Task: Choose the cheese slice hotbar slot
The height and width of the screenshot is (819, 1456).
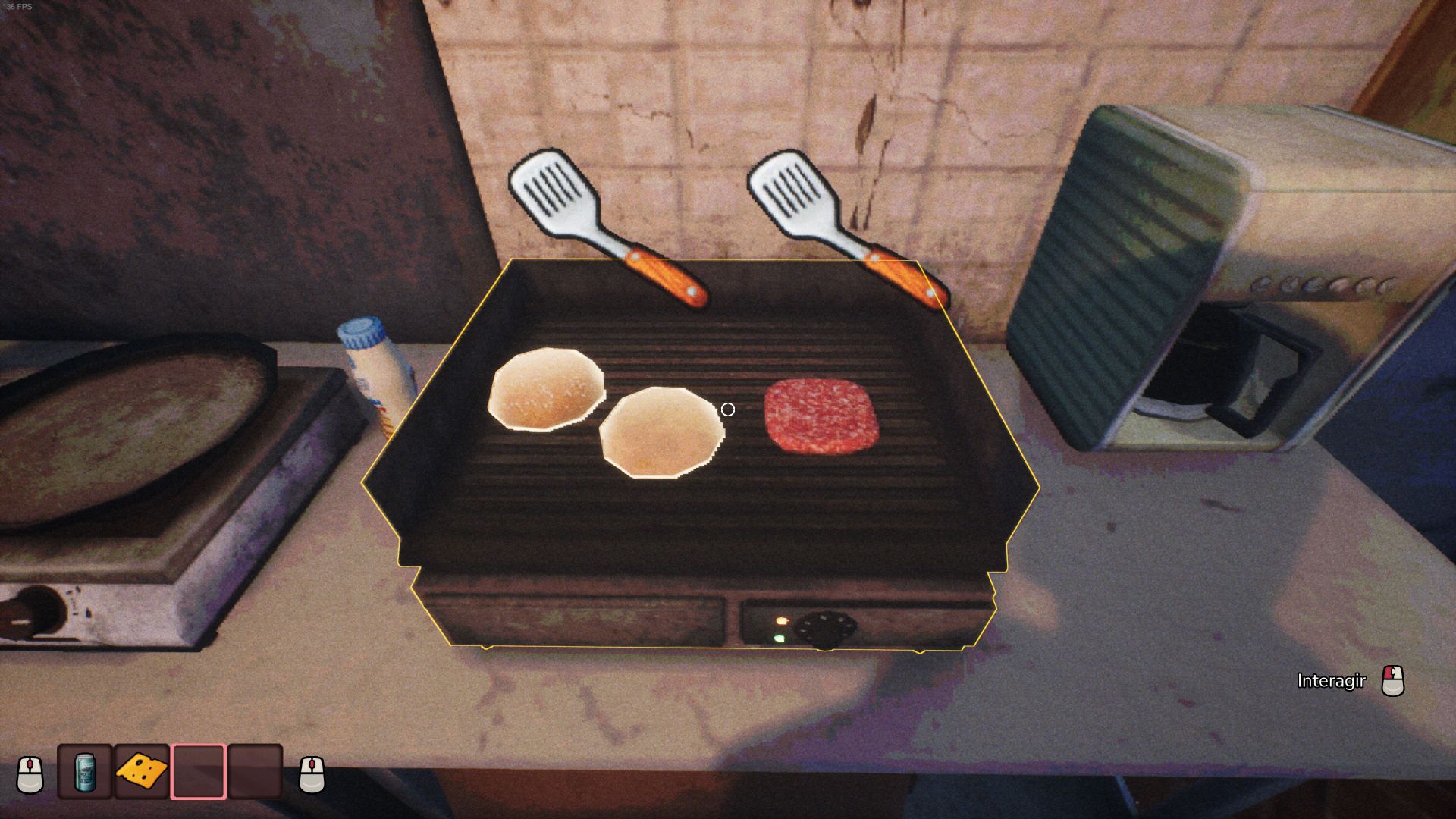Action: pos(142,772)
